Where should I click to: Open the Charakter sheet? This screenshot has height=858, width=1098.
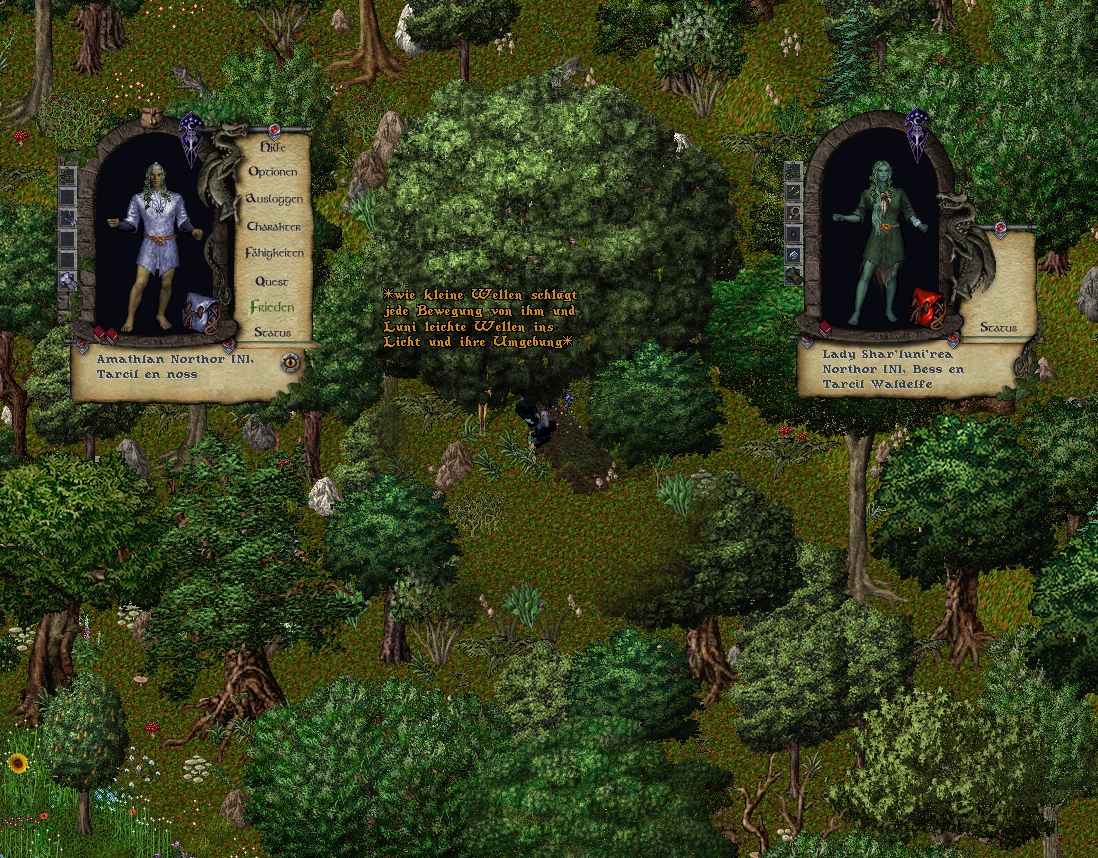click(274, 227)
